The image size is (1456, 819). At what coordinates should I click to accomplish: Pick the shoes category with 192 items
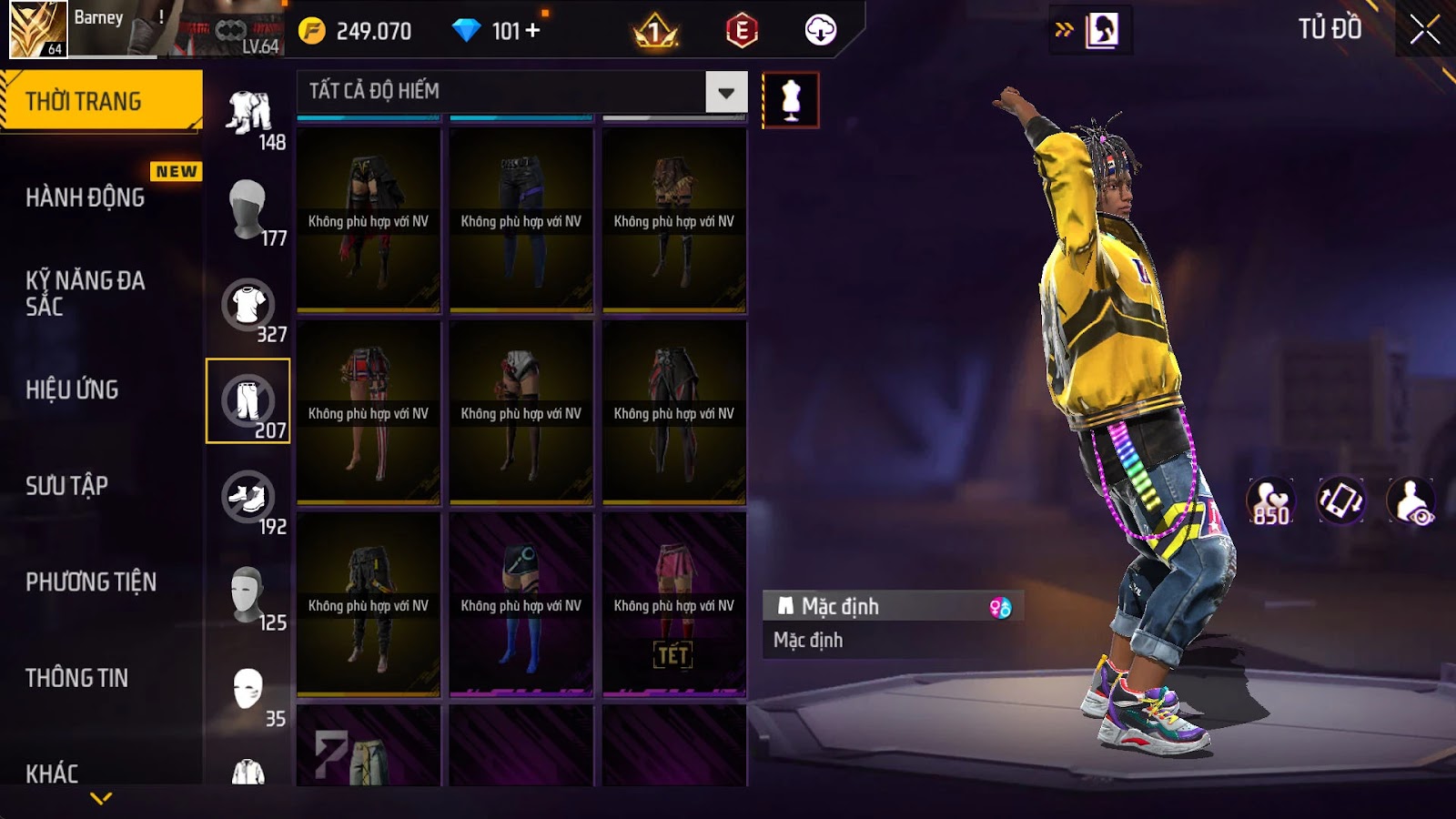pyautogui.click(x=248, y=498)
